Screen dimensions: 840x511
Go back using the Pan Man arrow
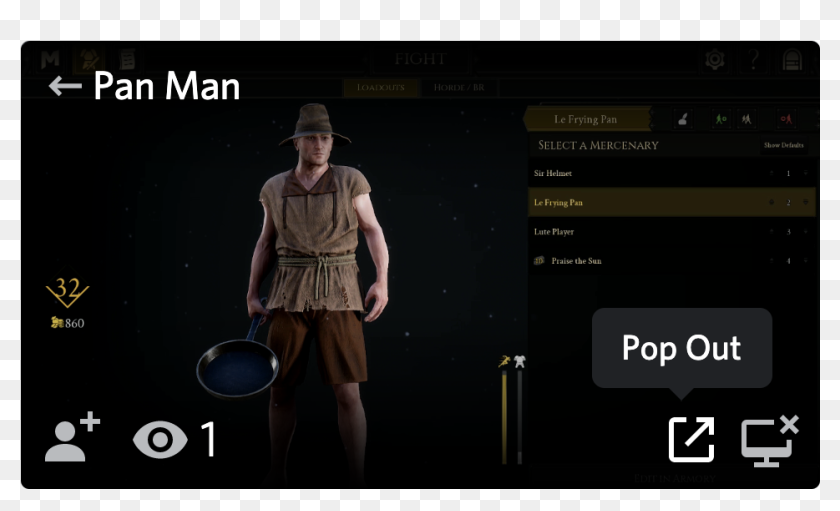tap(65, 87)
